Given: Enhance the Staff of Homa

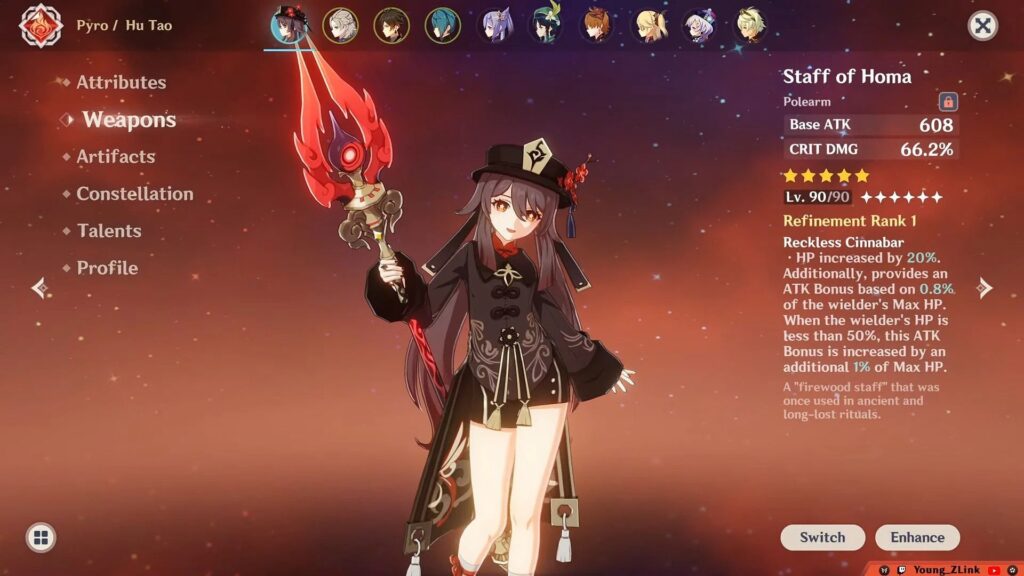Looking at the screenshot, I should point(917,537).
